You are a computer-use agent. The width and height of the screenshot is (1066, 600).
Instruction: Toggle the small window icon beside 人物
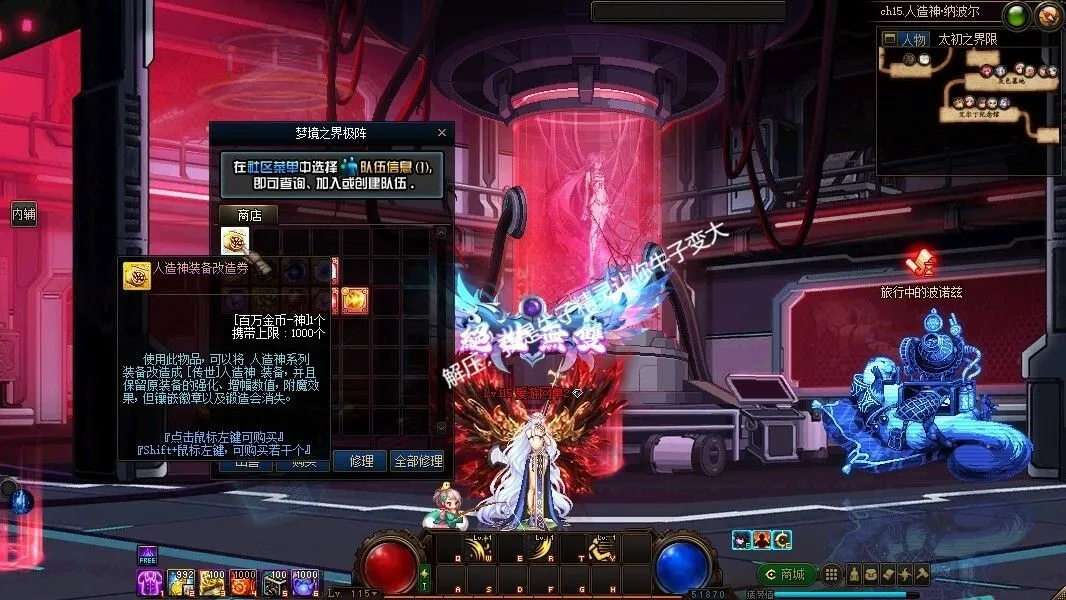click(889, 39)
